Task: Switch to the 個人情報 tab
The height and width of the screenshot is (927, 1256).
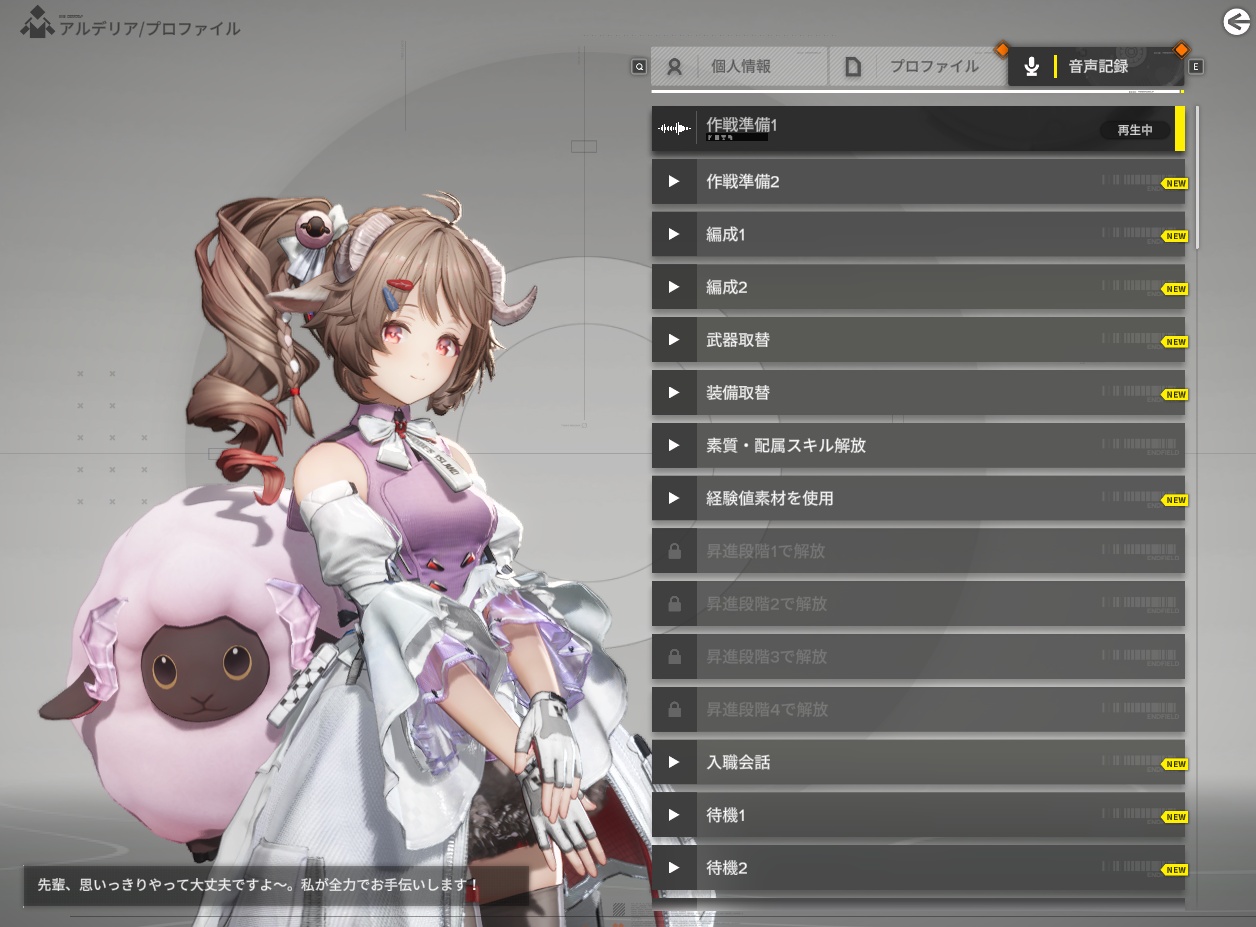Action: click(x=739, y=67)
